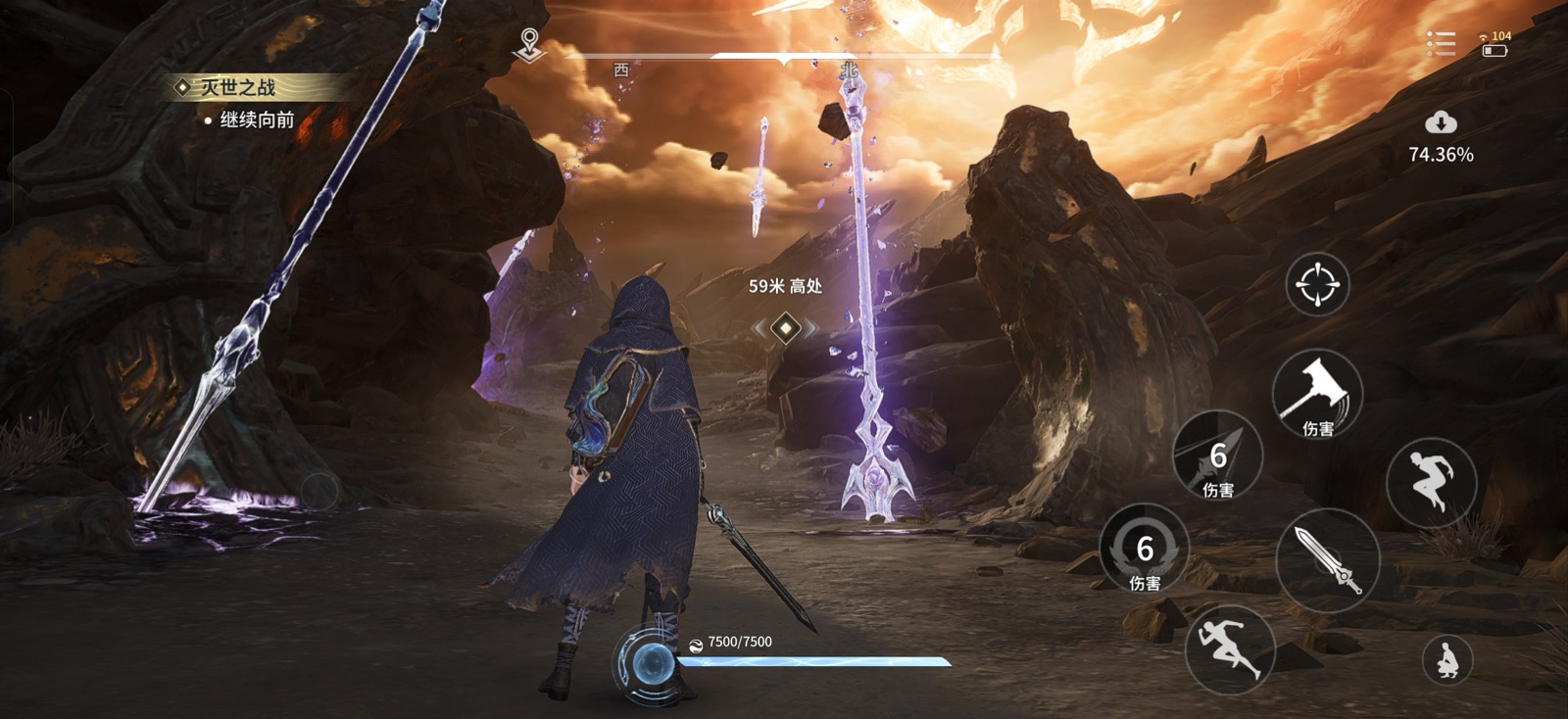Tap the sprint running button

point(1229,648)
